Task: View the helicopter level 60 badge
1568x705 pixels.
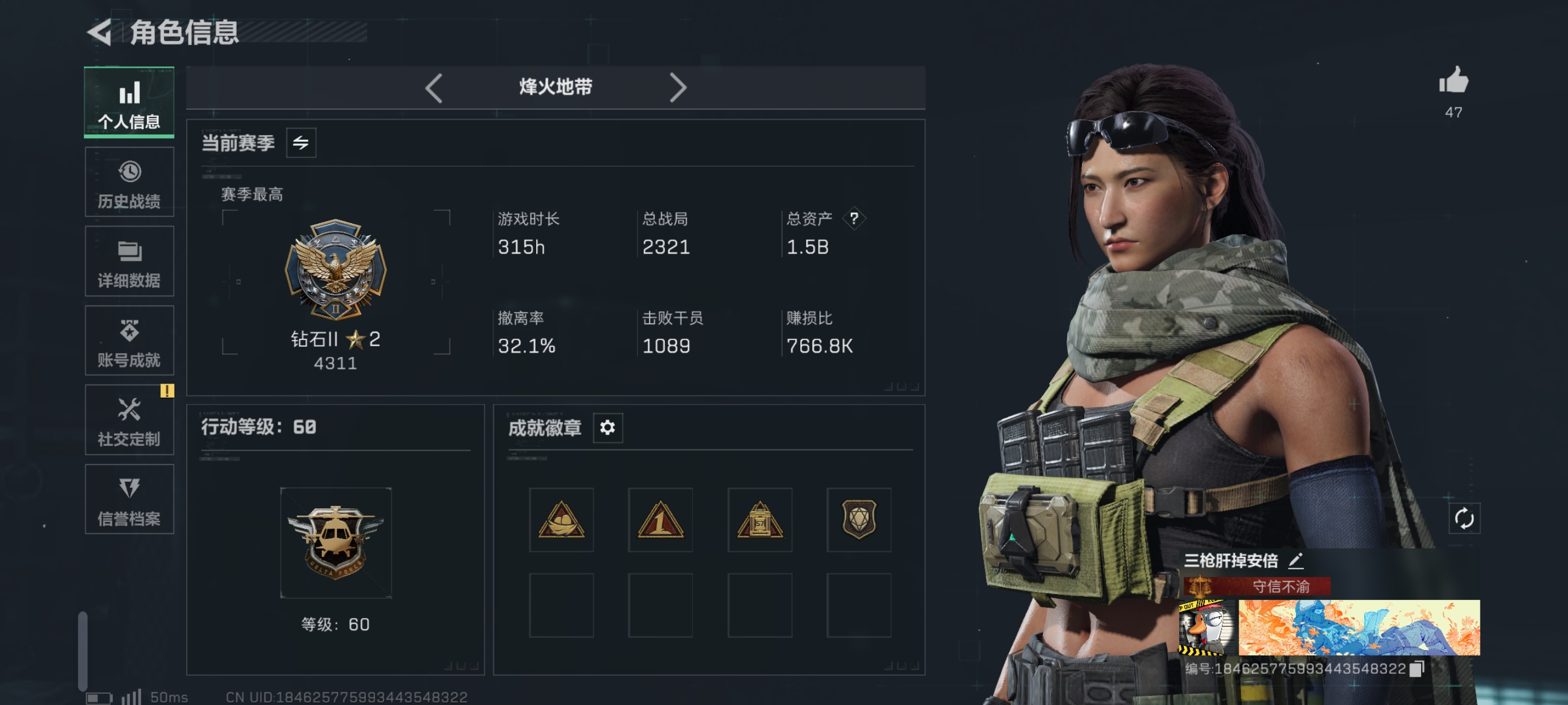Action: click(x=335, y=542)
